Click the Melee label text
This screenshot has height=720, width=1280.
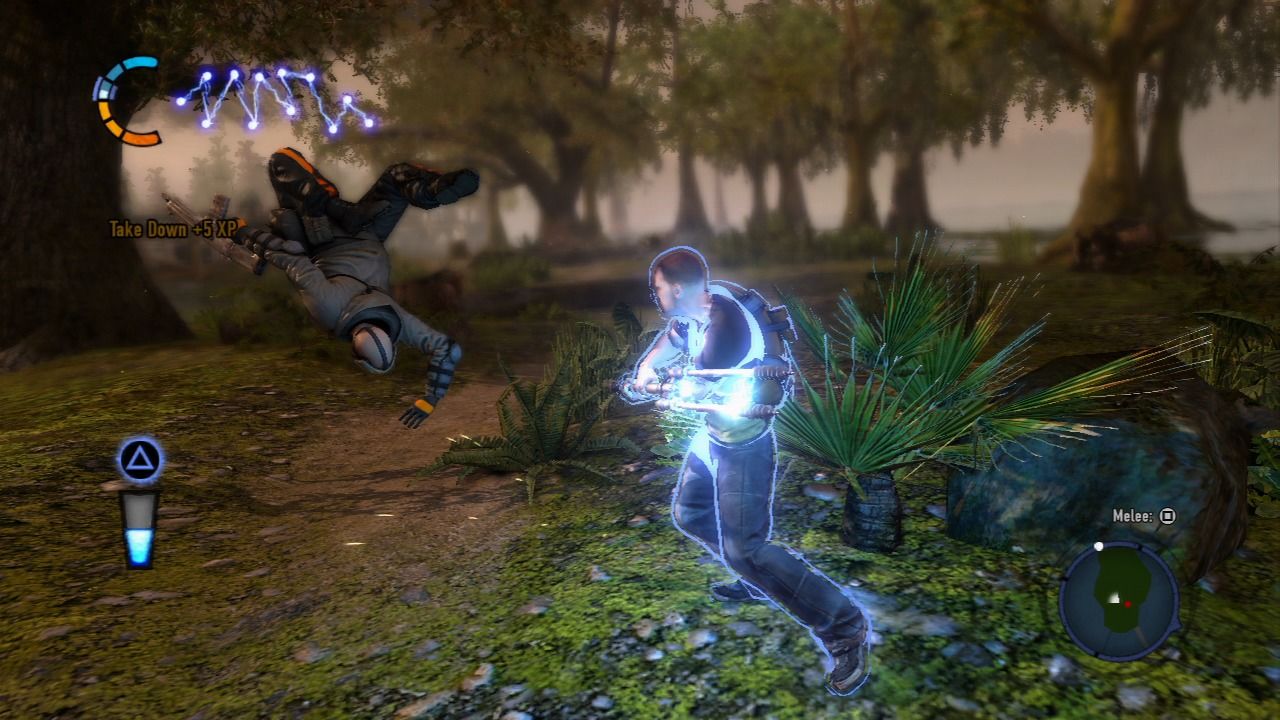point(1131,515)
